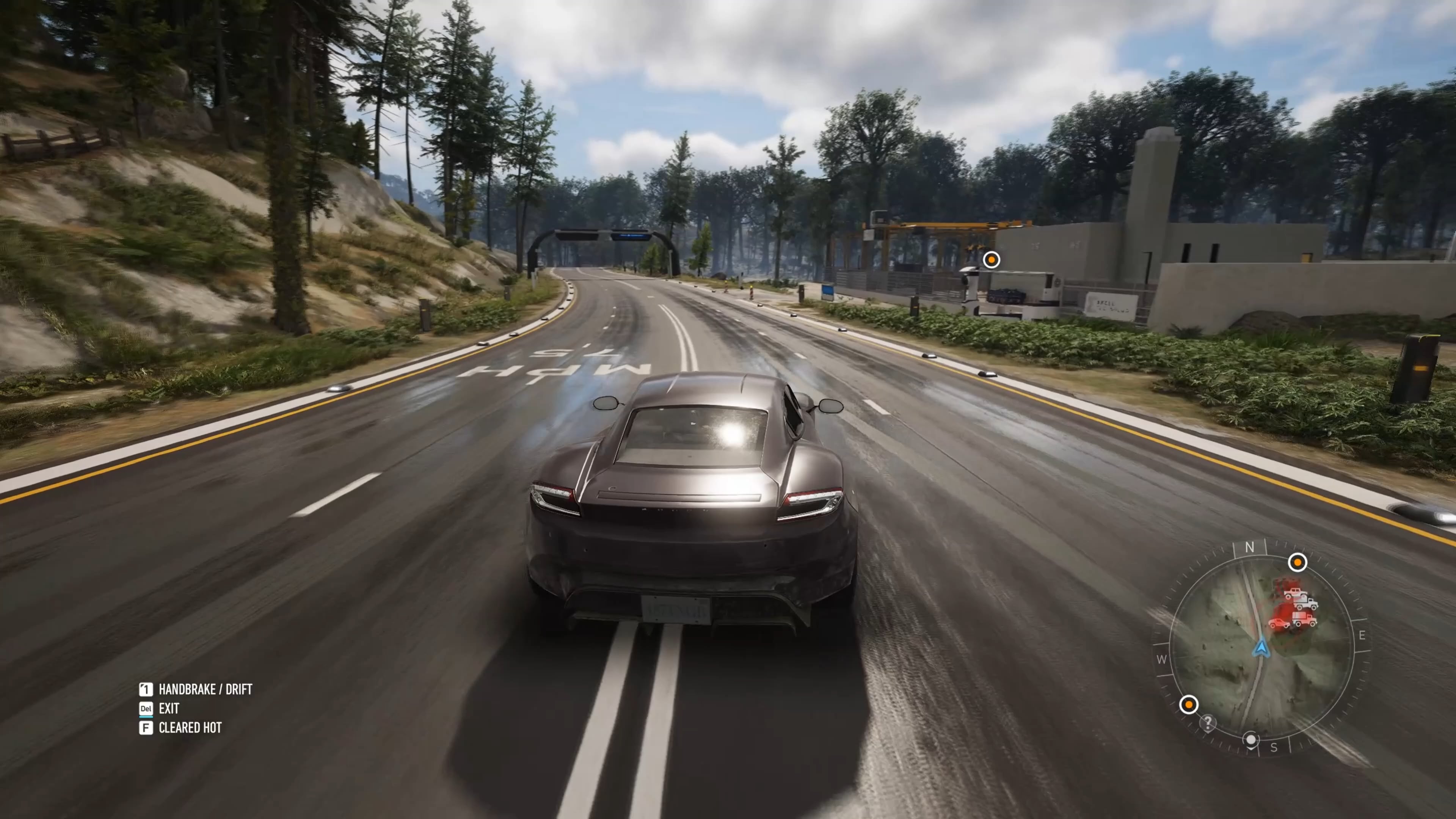Click the question mark marker on minimap

coord(1208,723)
